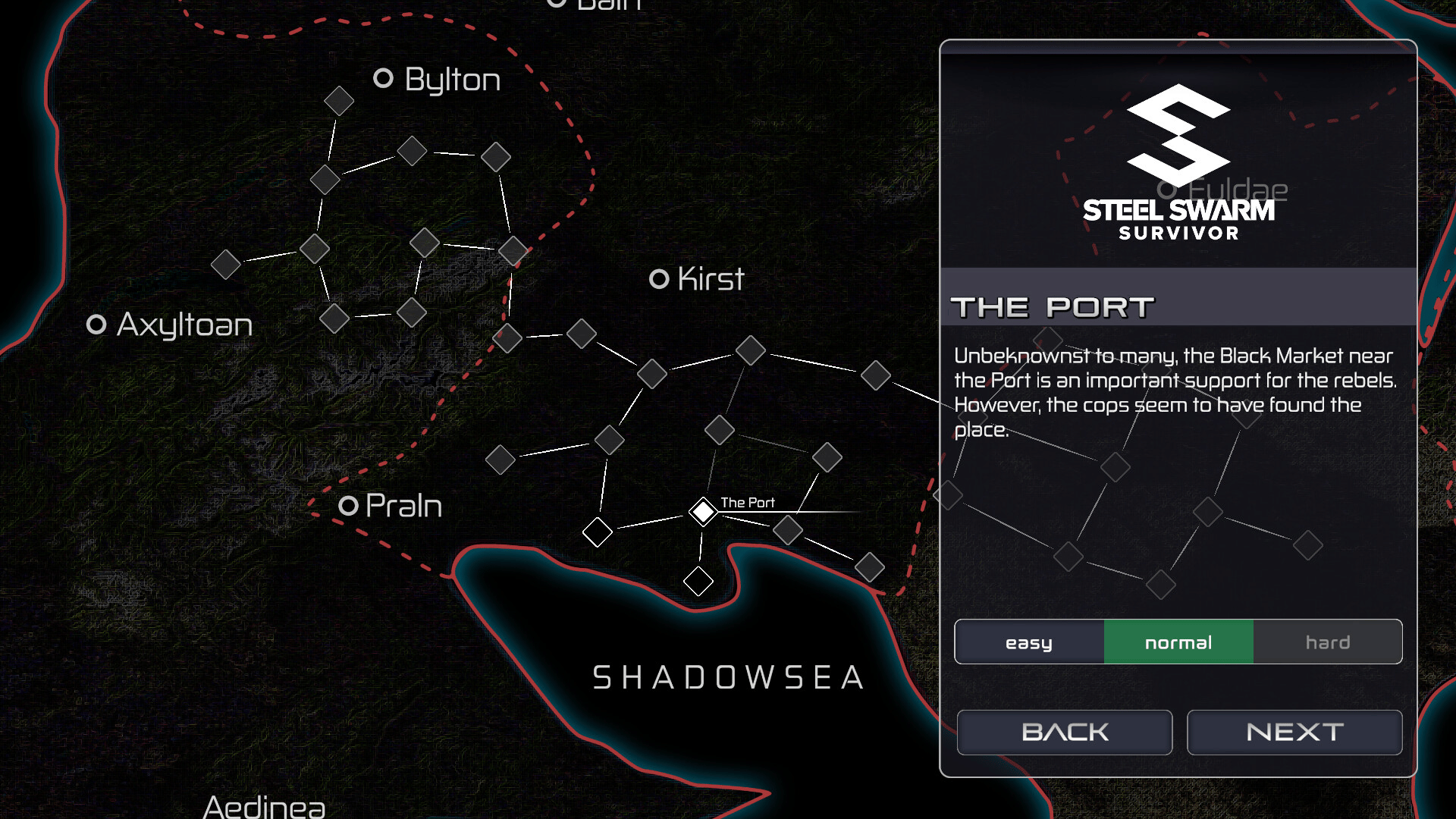Viewport: 1456px width, 819px height.
Task: Choose the unlocked node west of The Port
Action: point(597,532)
